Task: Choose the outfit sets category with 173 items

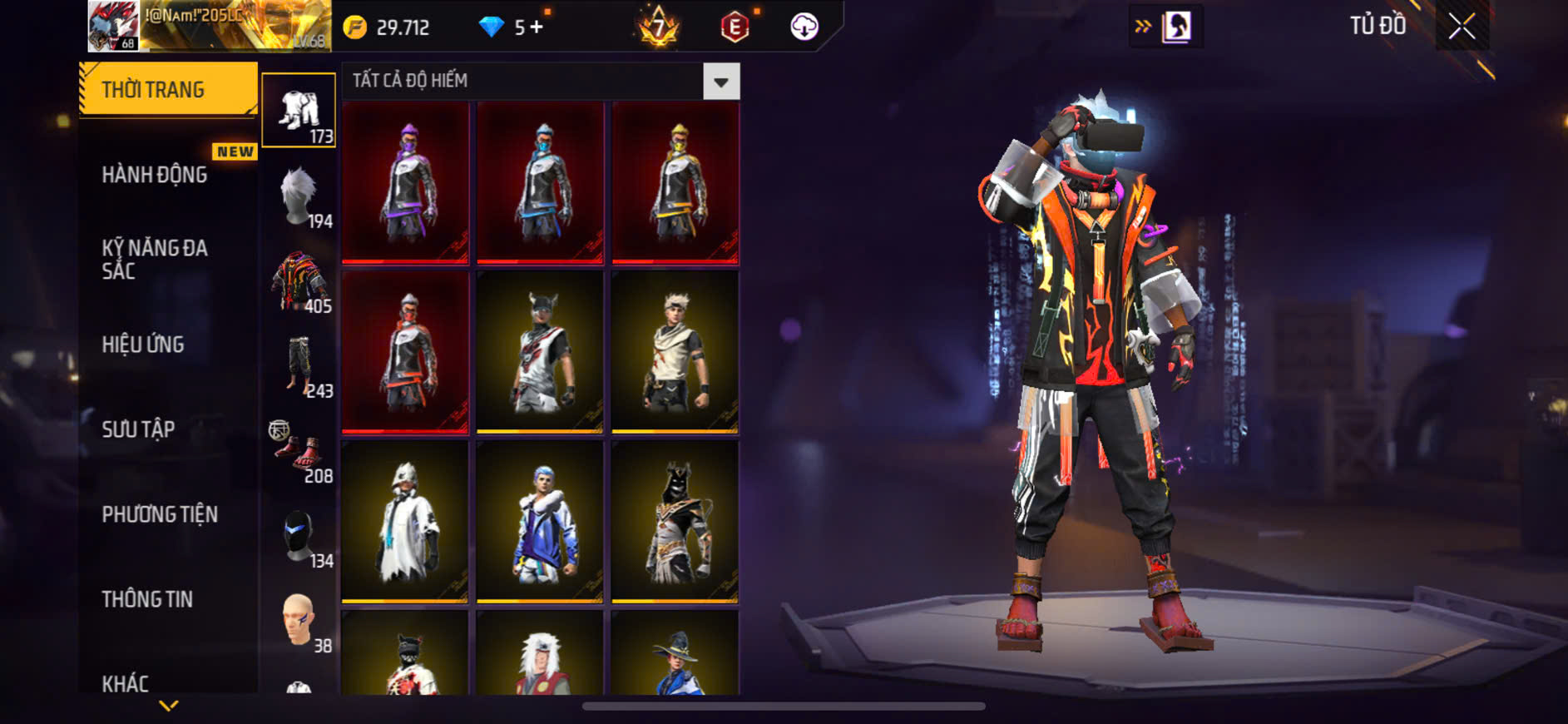Action: (x=299, y=111)
